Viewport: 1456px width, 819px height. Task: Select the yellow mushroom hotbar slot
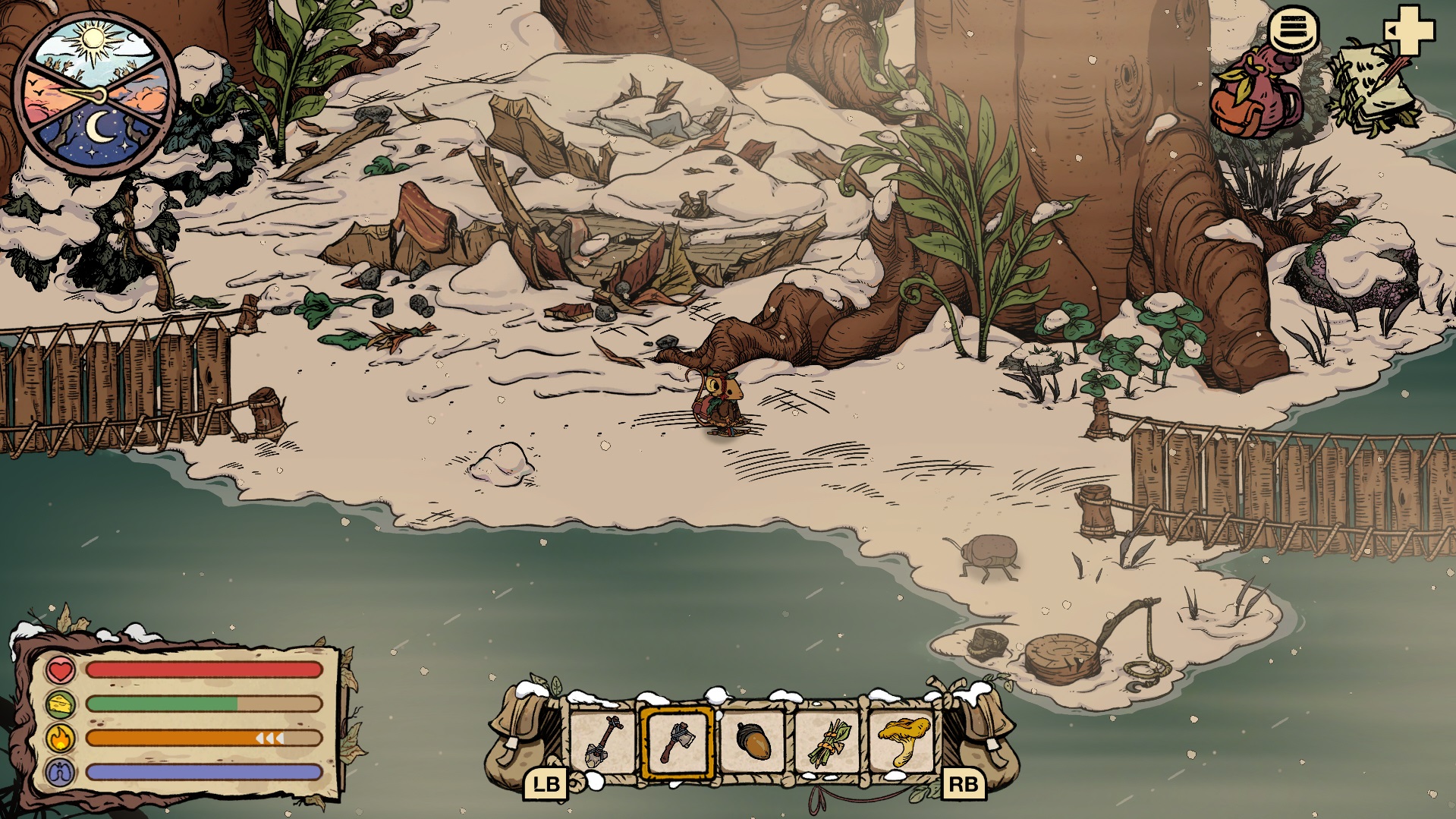[x=903, y=742]
